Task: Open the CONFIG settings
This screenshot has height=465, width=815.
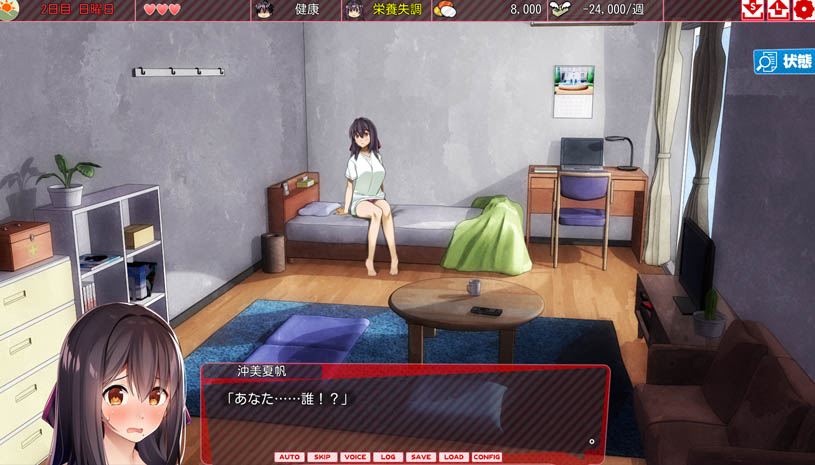Action: tap(487, 457)
